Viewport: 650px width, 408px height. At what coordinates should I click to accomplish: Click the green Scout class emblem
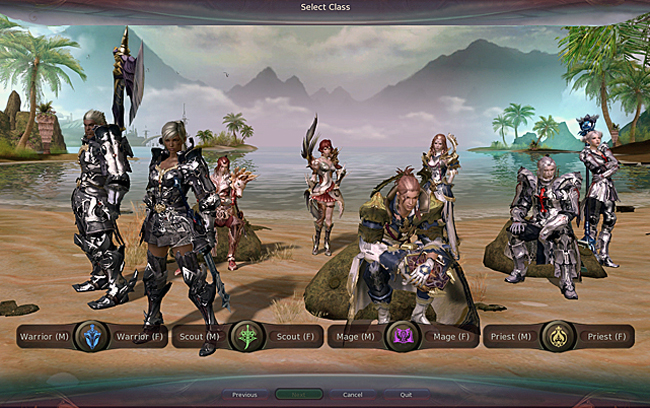(x=246, y=336)
